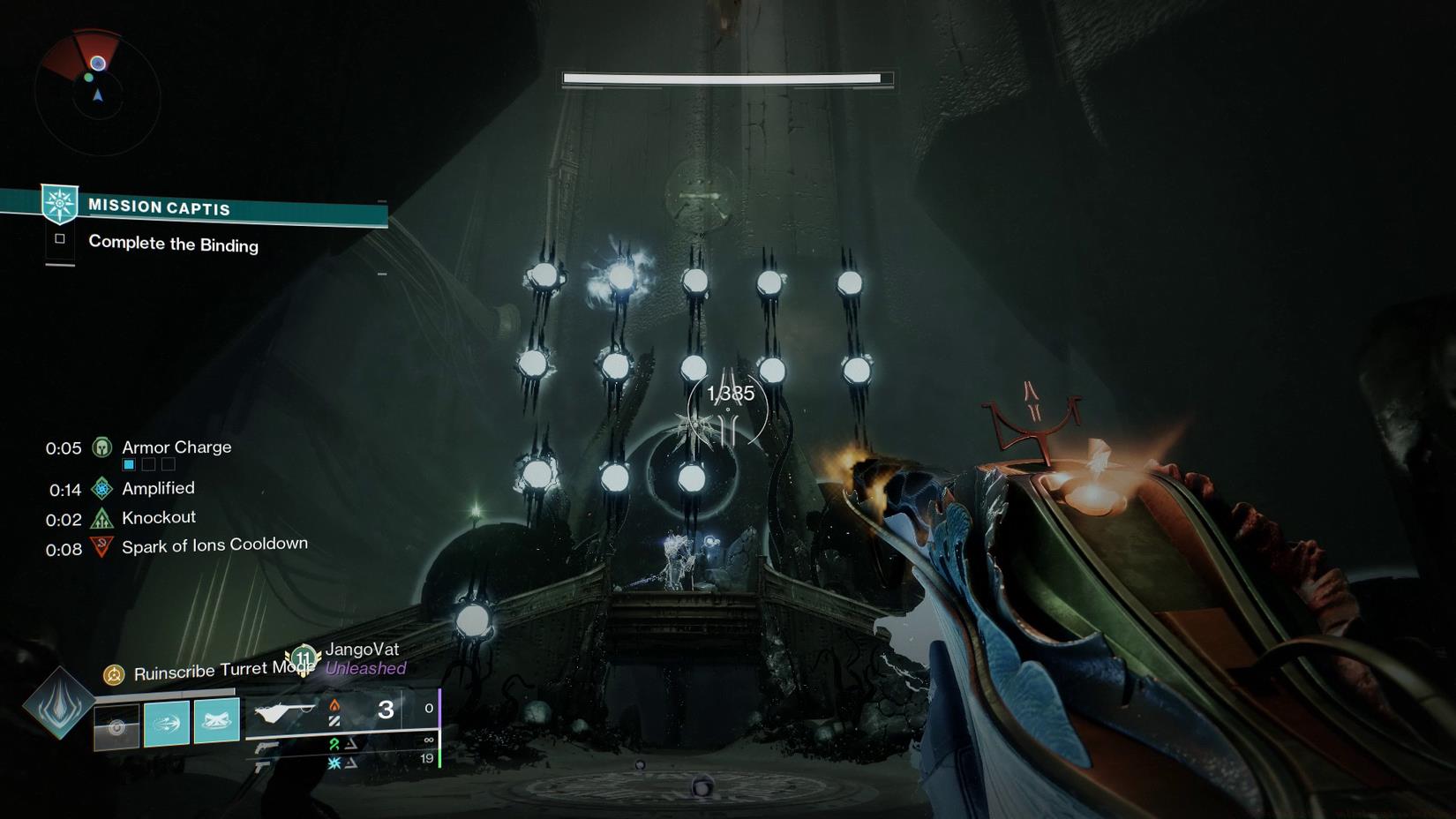Click the Complete the Binding objective text

pos(173,244)
